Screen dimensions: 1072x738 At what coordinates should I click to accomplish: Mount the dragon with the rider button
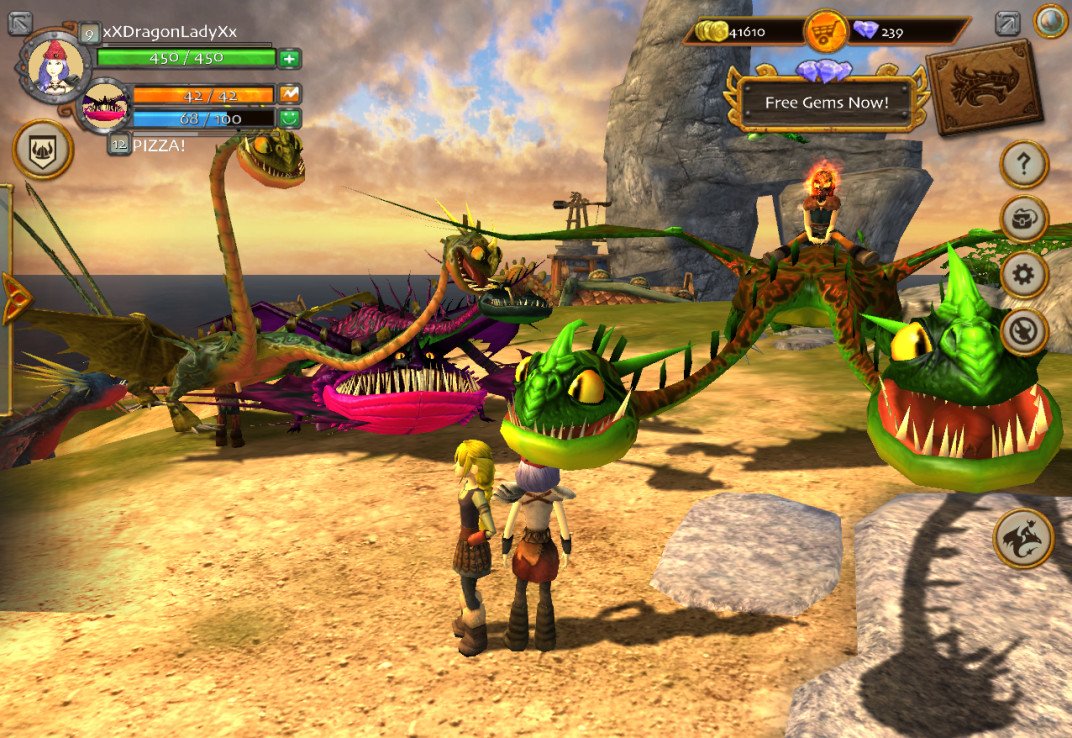pos(1024,538)
